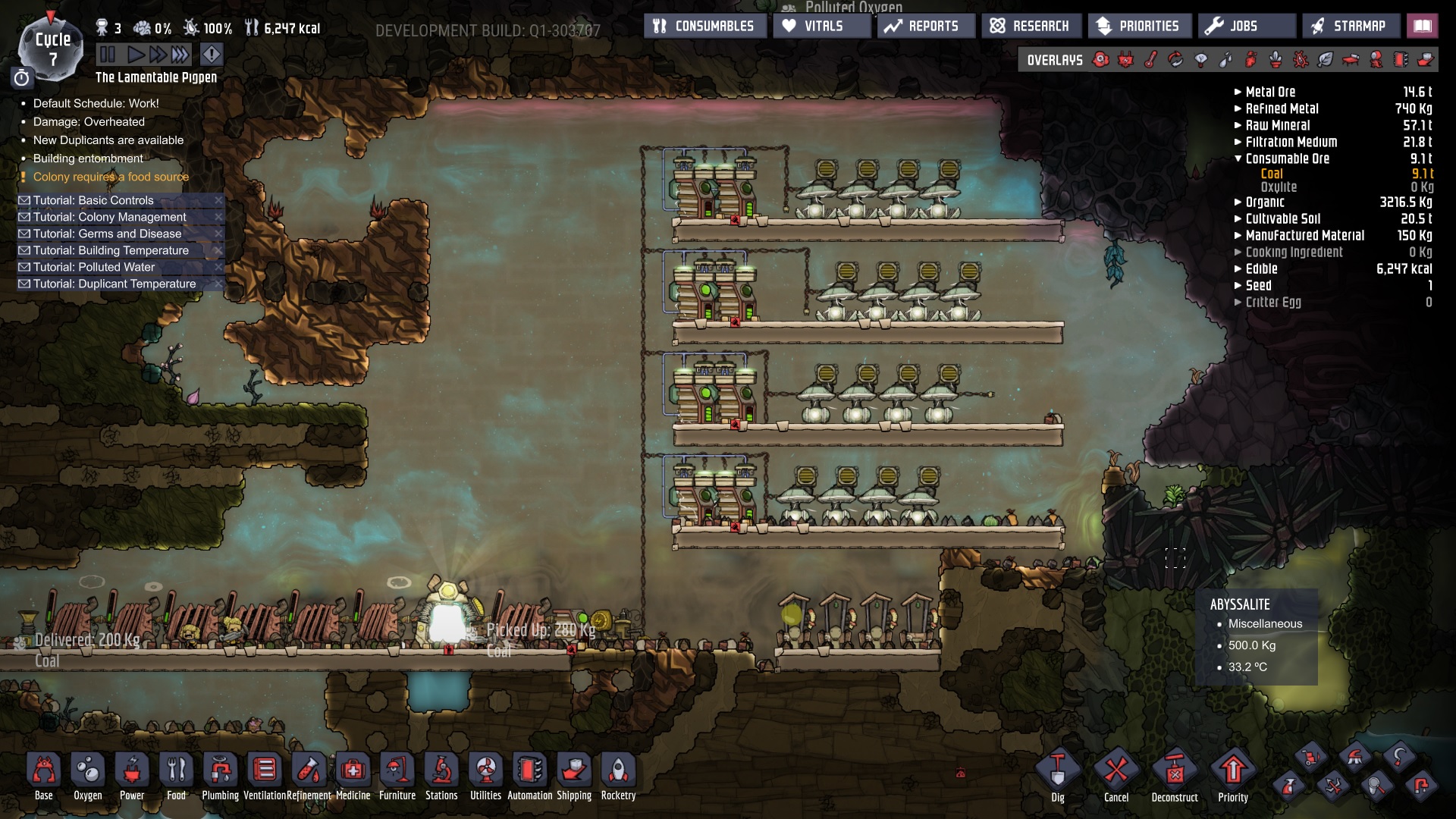Open the Priorities screen
This screenshot has width=1456, height=819.
[x=1139, y=26]
